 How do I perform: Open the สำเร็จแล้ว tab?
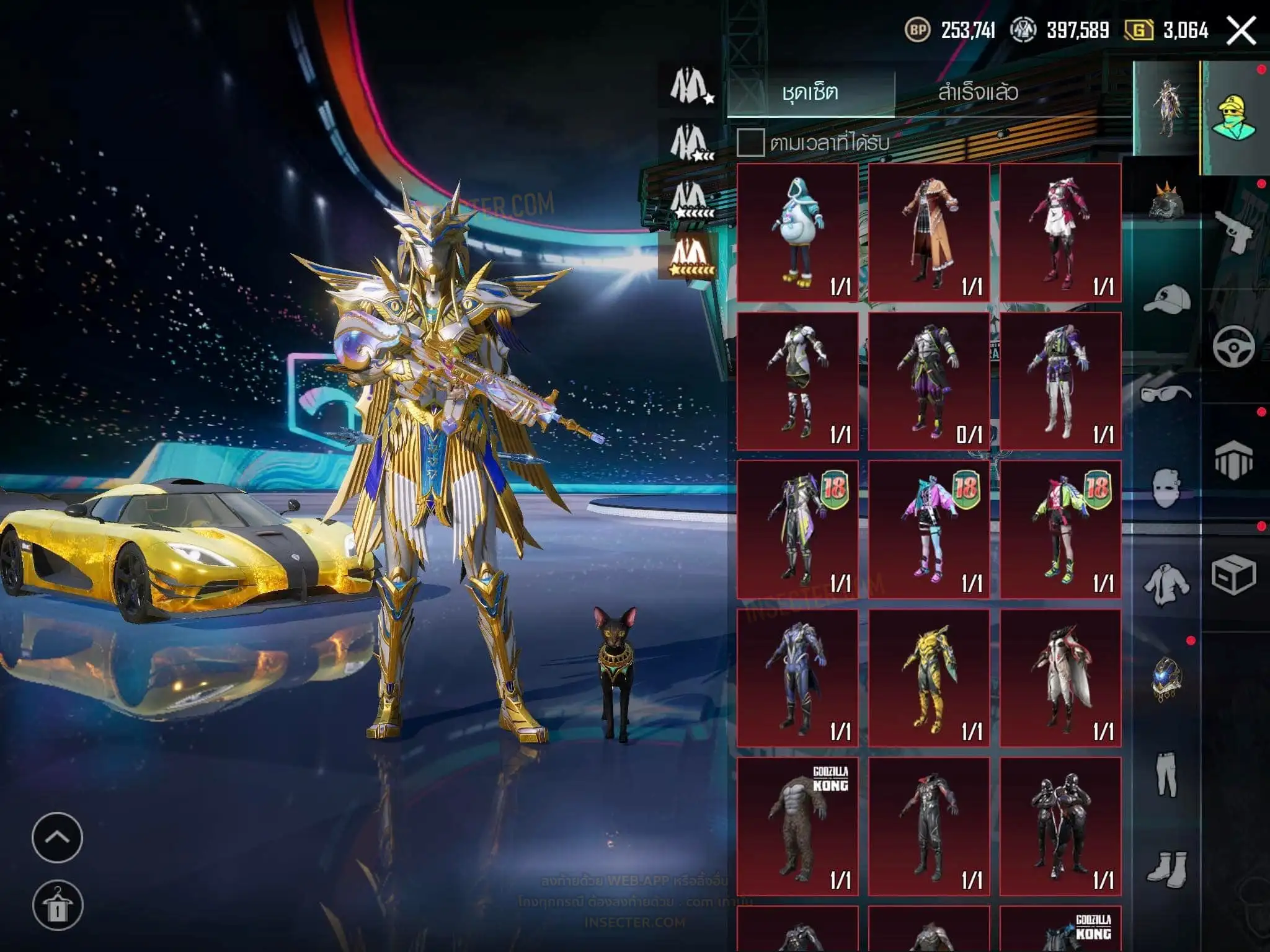(978, 93)
